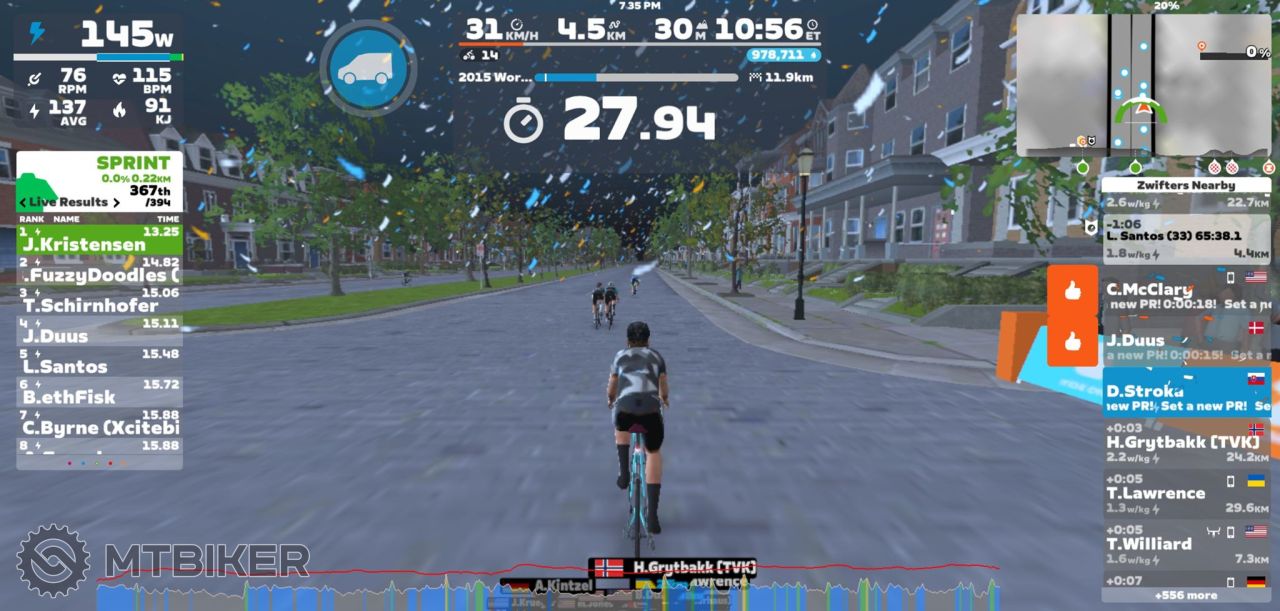Image resolution: width=1280 pixels, height=611 pixels.
Task: Show the +556 more nearby riders
Action: (1186, 595)
